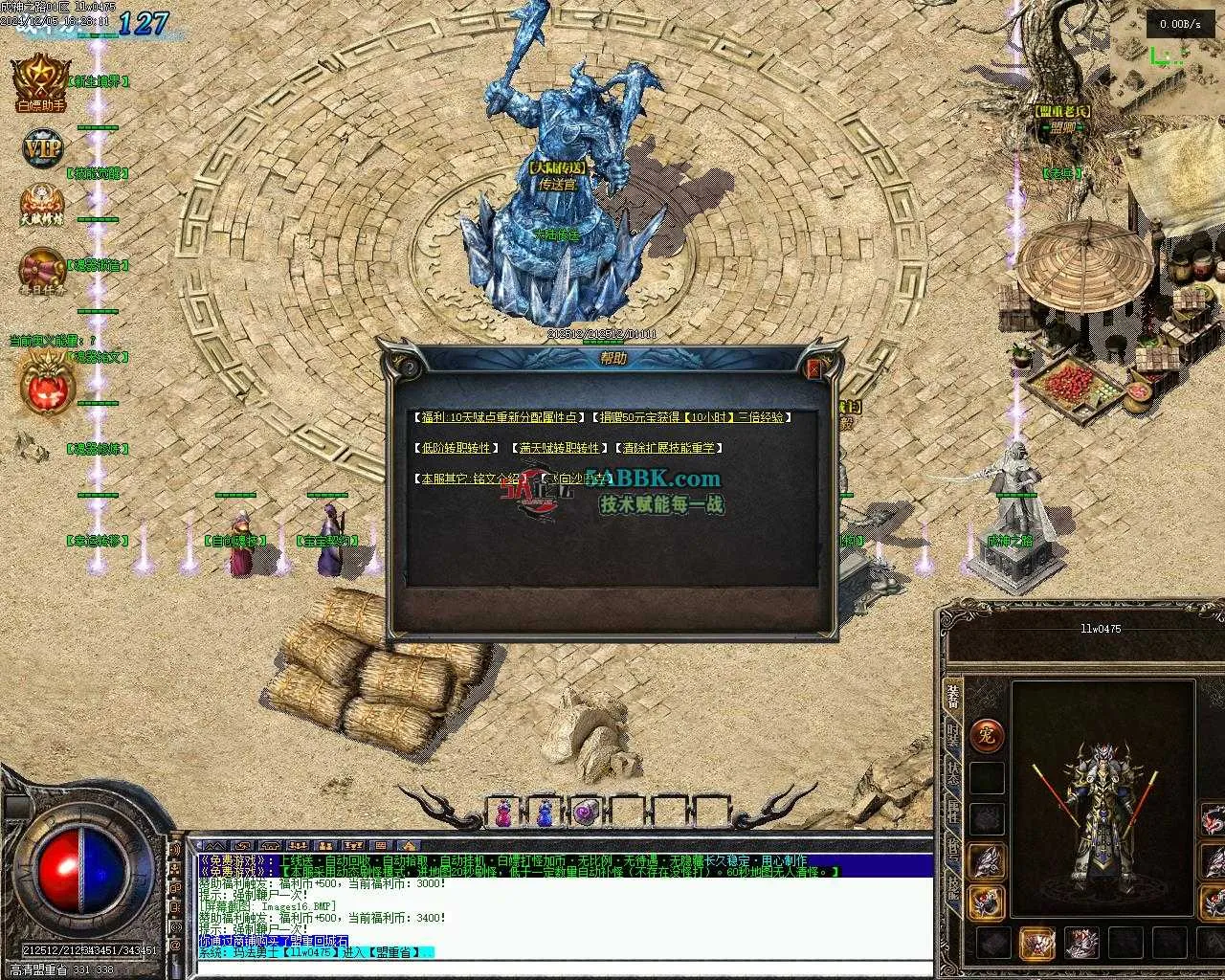Select the red potion in the hotbar
The image size is (1225, 980).
click(503, 813)
